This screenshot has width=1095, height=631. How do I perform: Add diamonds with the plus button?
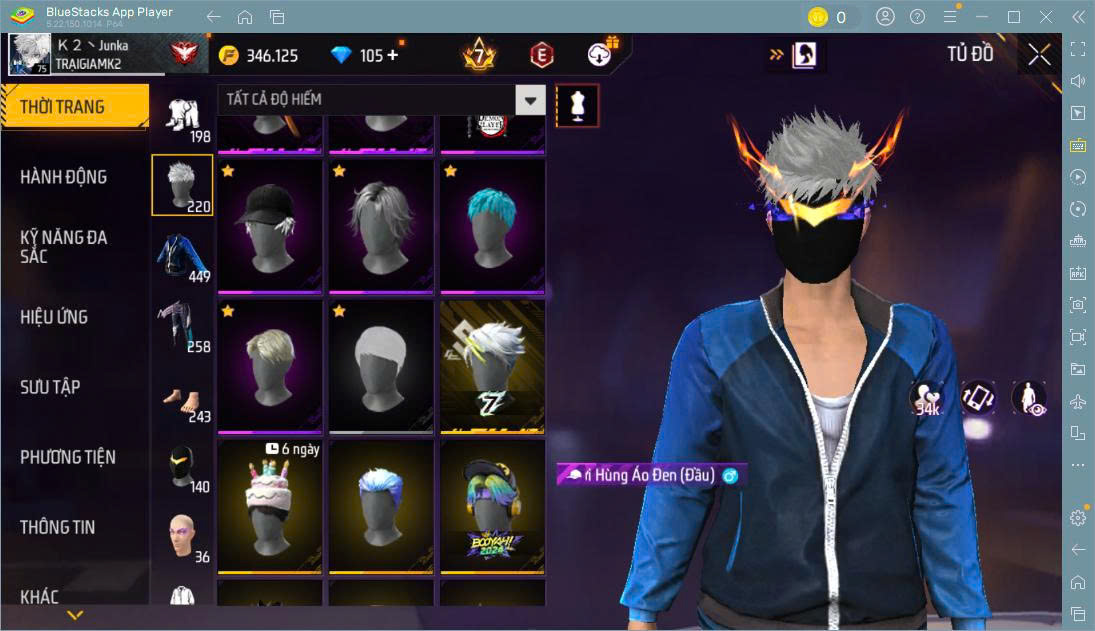[392, 55]
